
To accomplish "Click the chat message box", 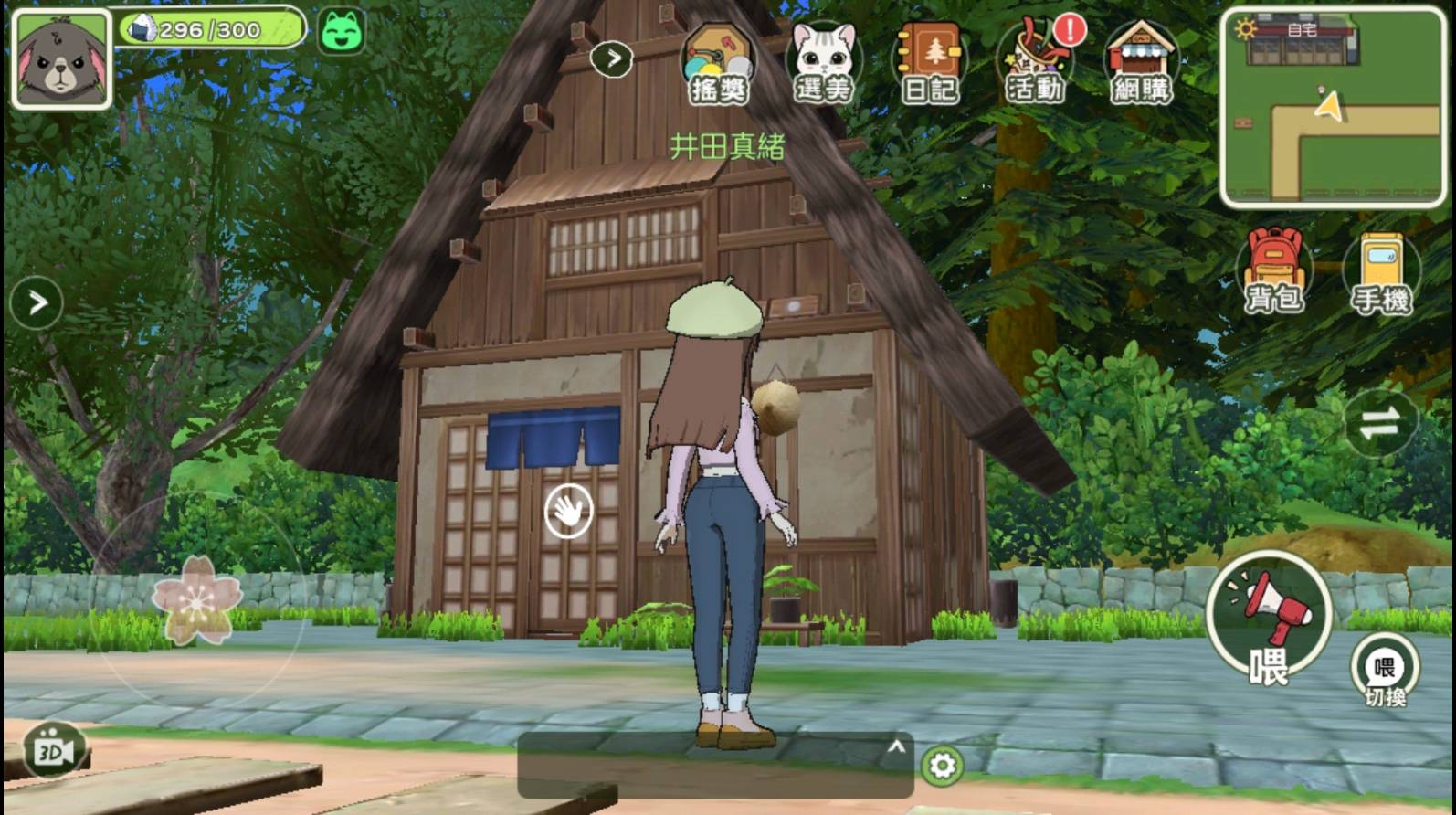I will tap(703, 767).
